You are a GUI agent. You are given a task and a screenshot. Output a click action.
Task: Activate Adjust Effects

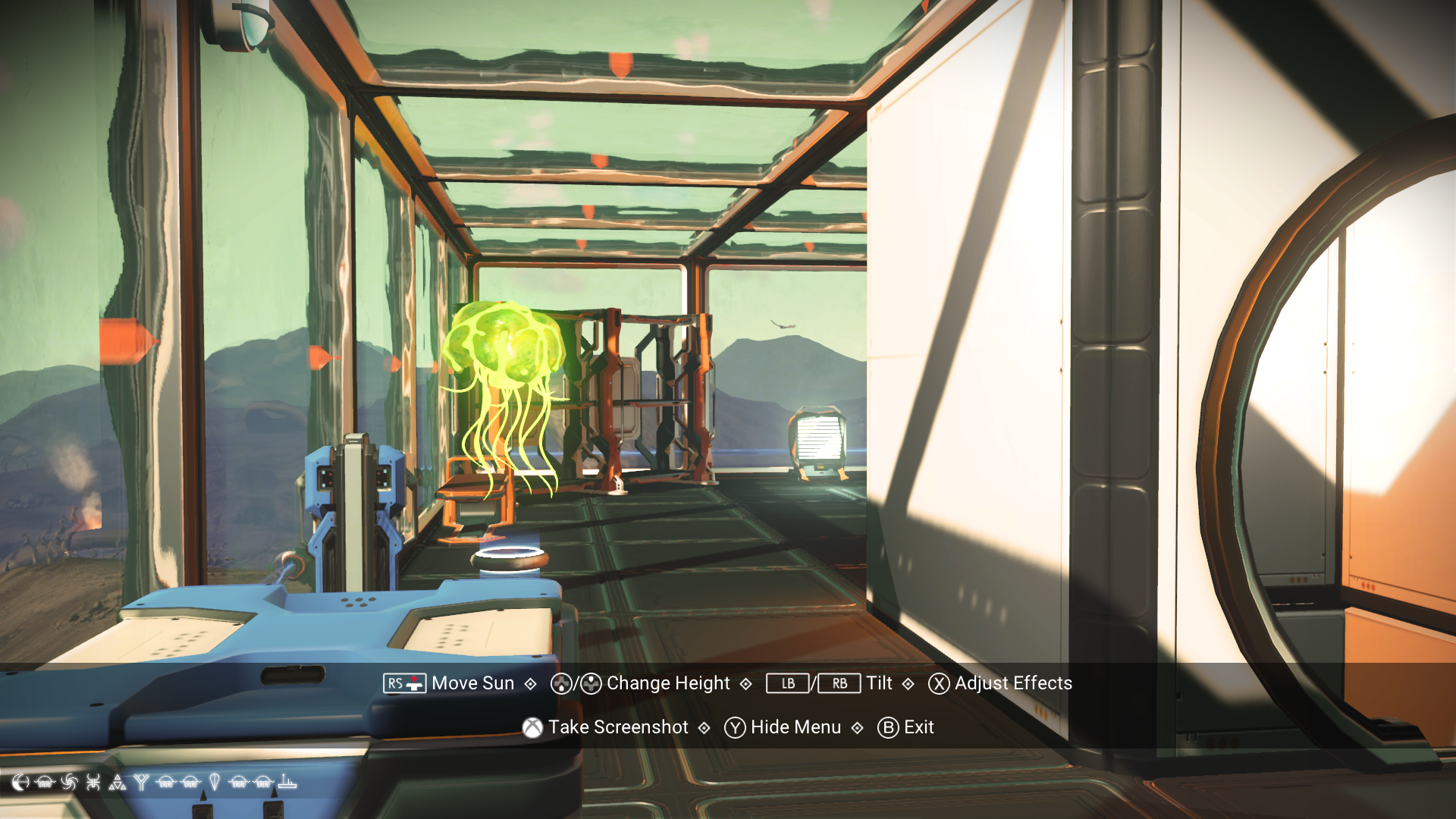1013,683
